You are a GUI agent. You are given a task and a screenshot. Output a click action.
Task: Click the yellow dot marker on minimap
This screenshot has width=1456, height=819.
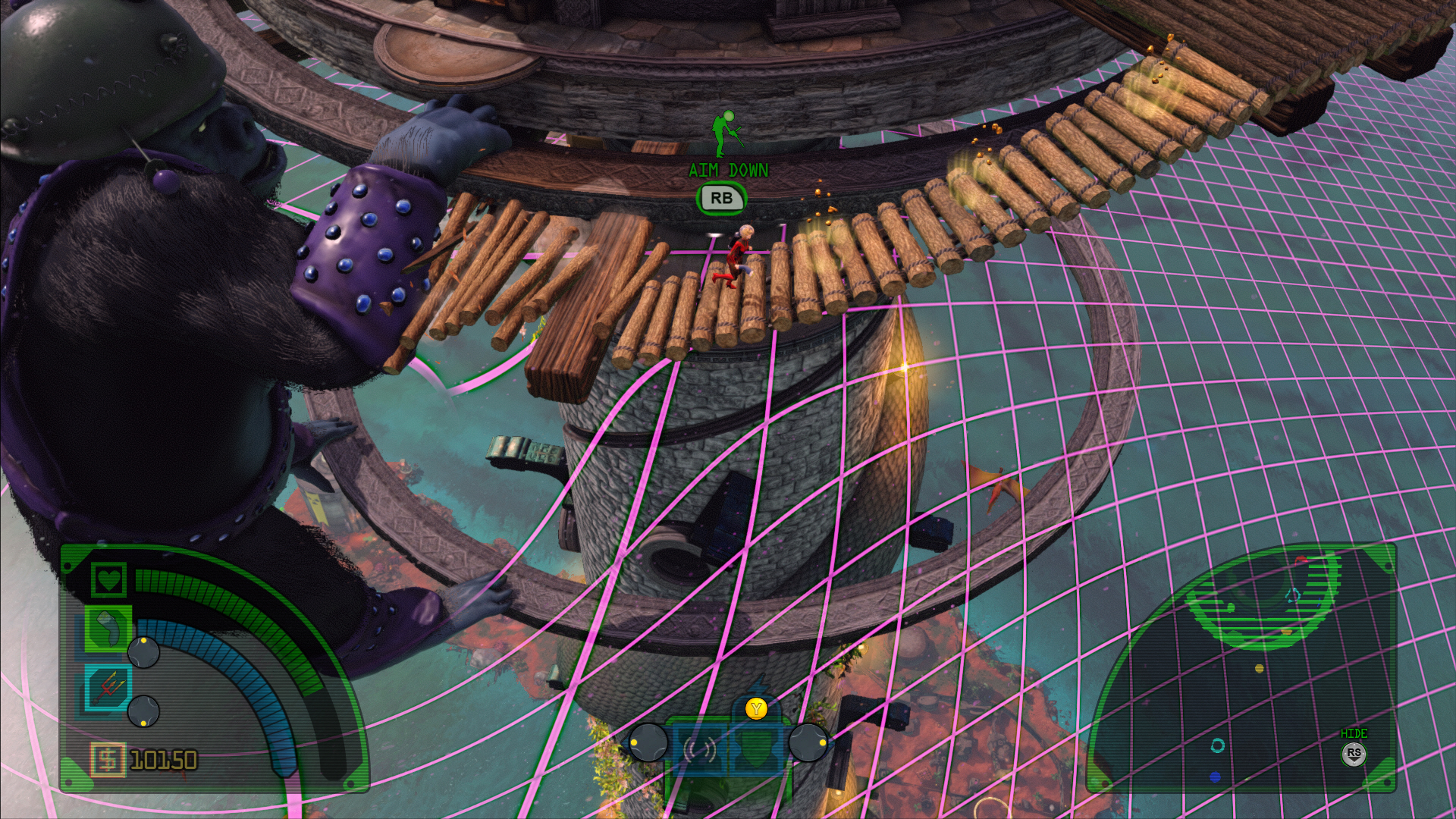pyautogui.click(x=1260, y=668)
